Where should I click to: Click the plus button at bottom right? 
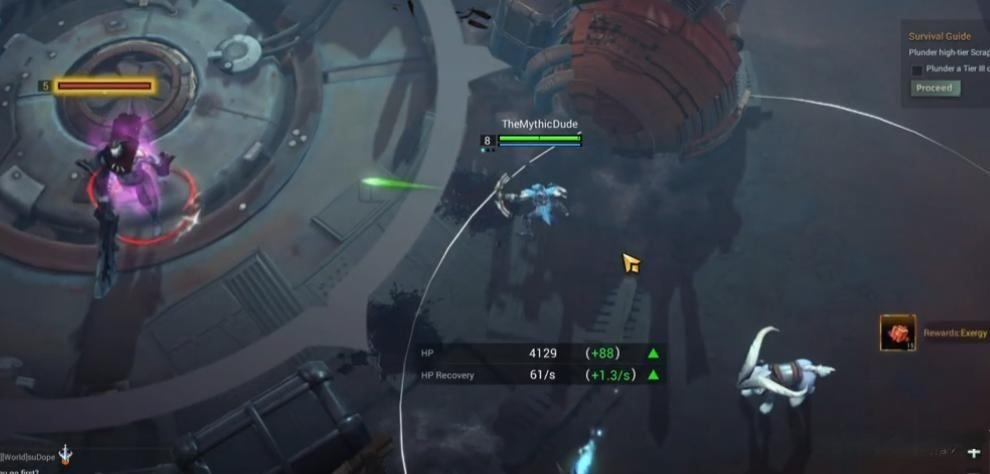pos(974,453)
